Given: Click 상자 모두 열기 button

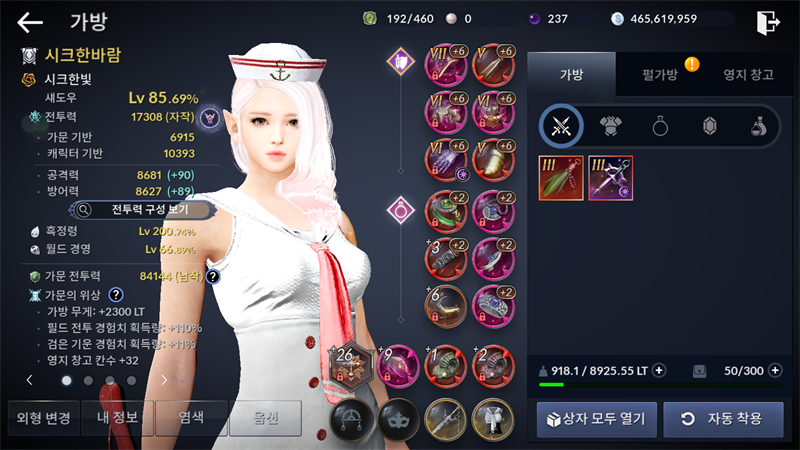Looking at the screenshot, I should point(596,418).
